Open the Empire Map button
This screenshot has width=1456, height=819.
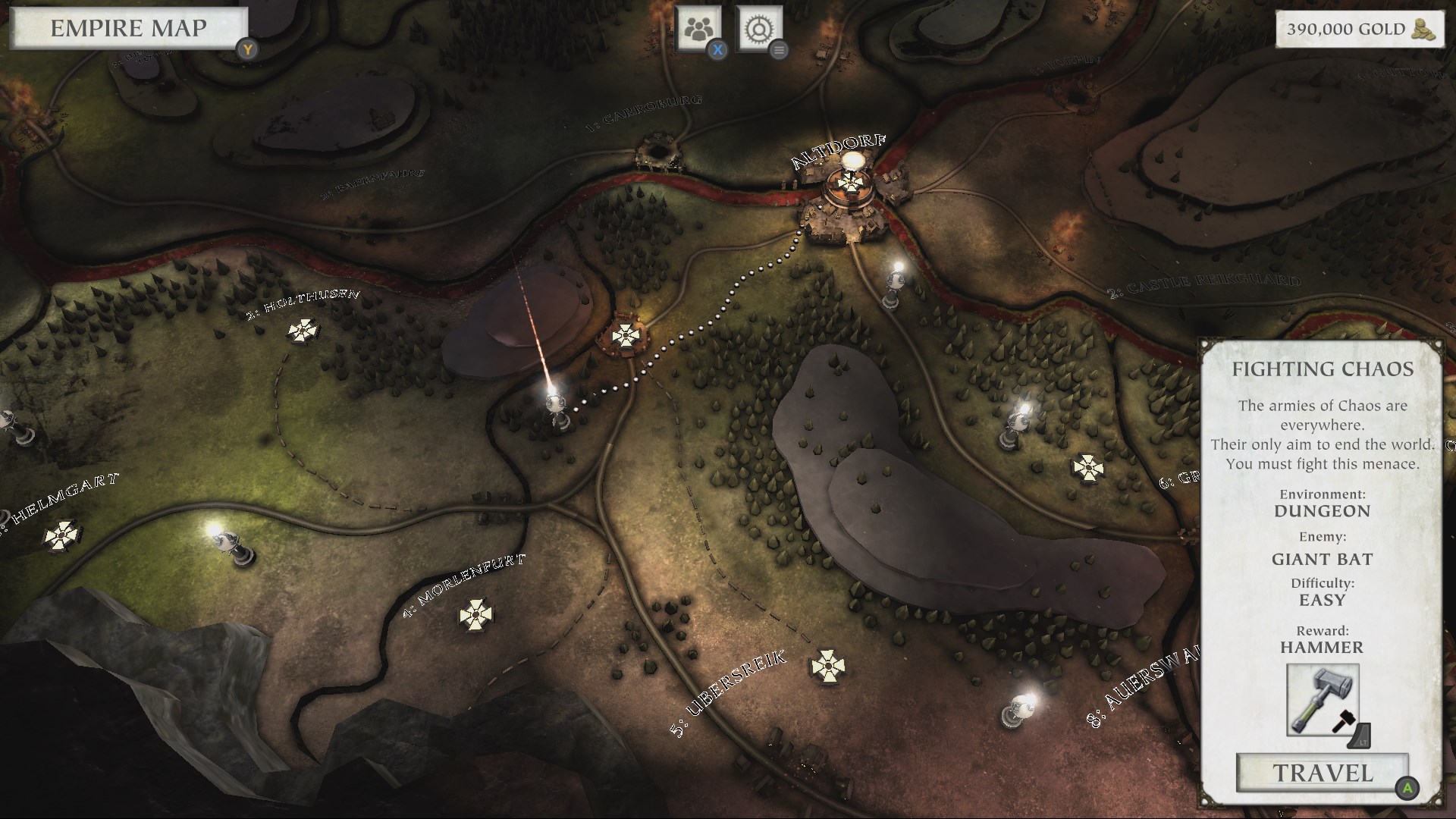(128, 29)
